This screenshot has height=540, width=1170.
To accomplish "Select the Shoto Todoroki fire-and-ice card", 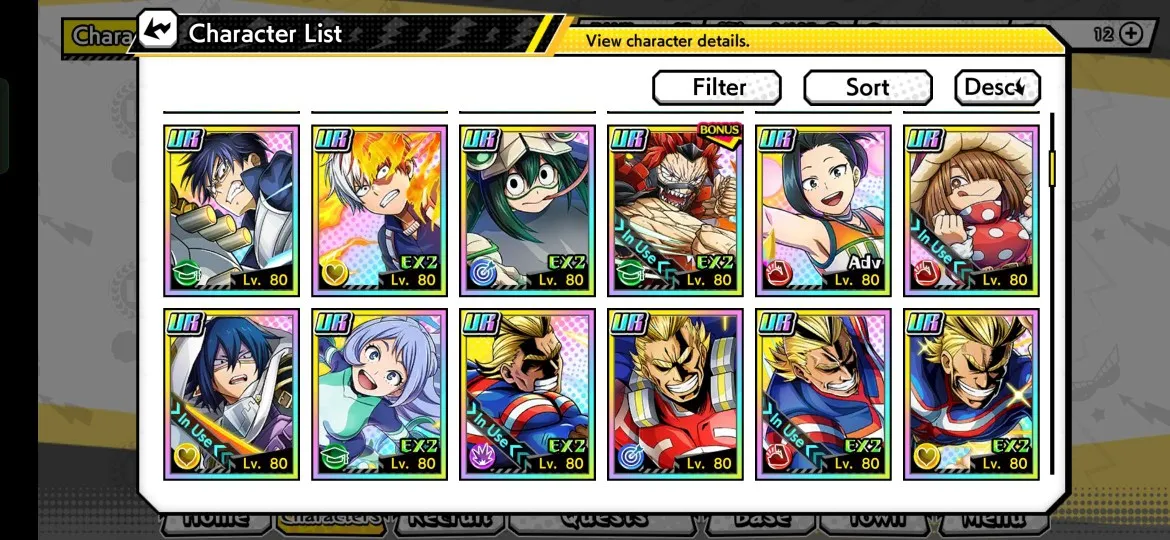I will 379,210.
